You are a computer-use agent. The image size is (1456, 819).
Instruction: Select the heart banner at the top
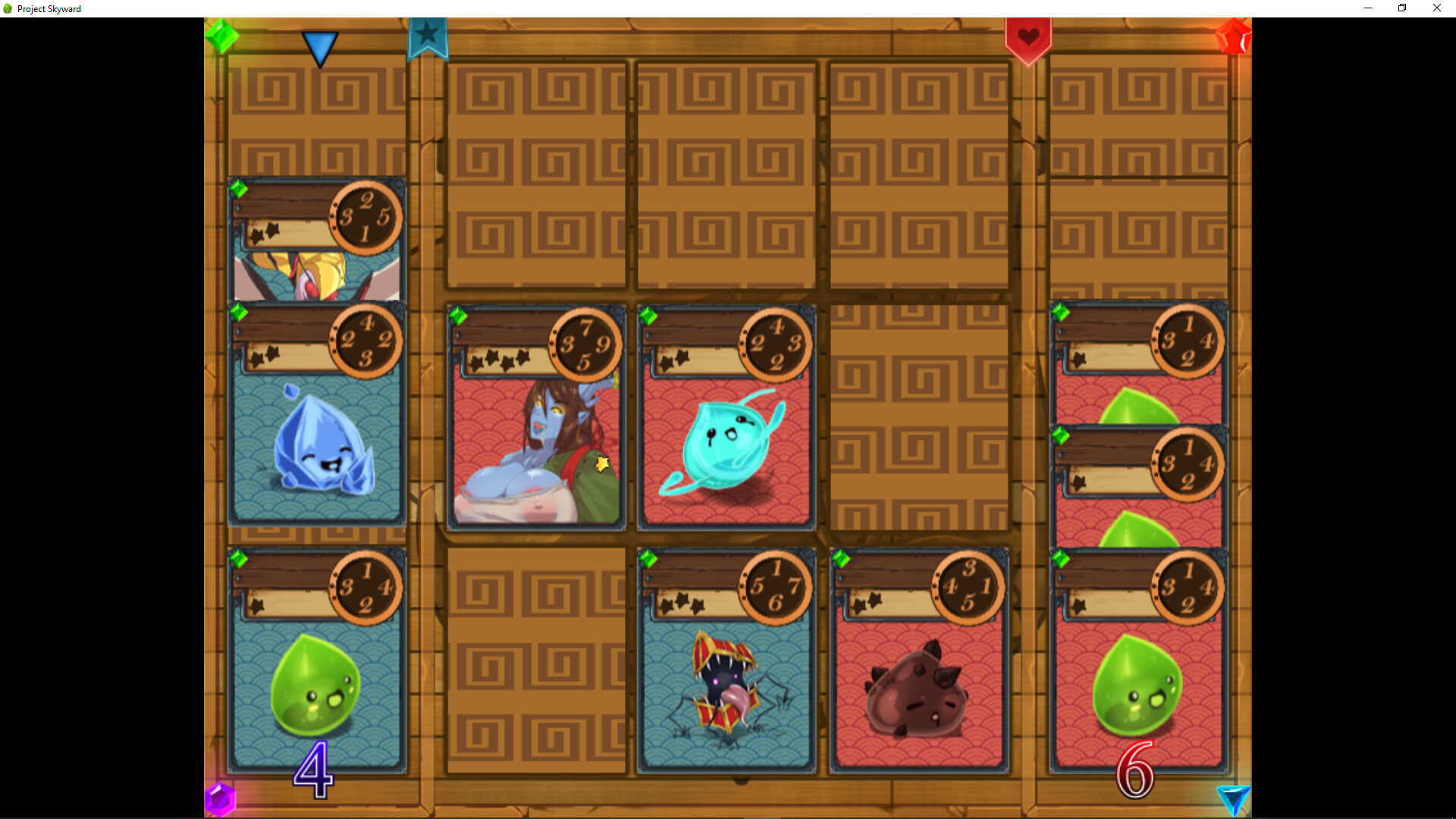pos(1029,34)
